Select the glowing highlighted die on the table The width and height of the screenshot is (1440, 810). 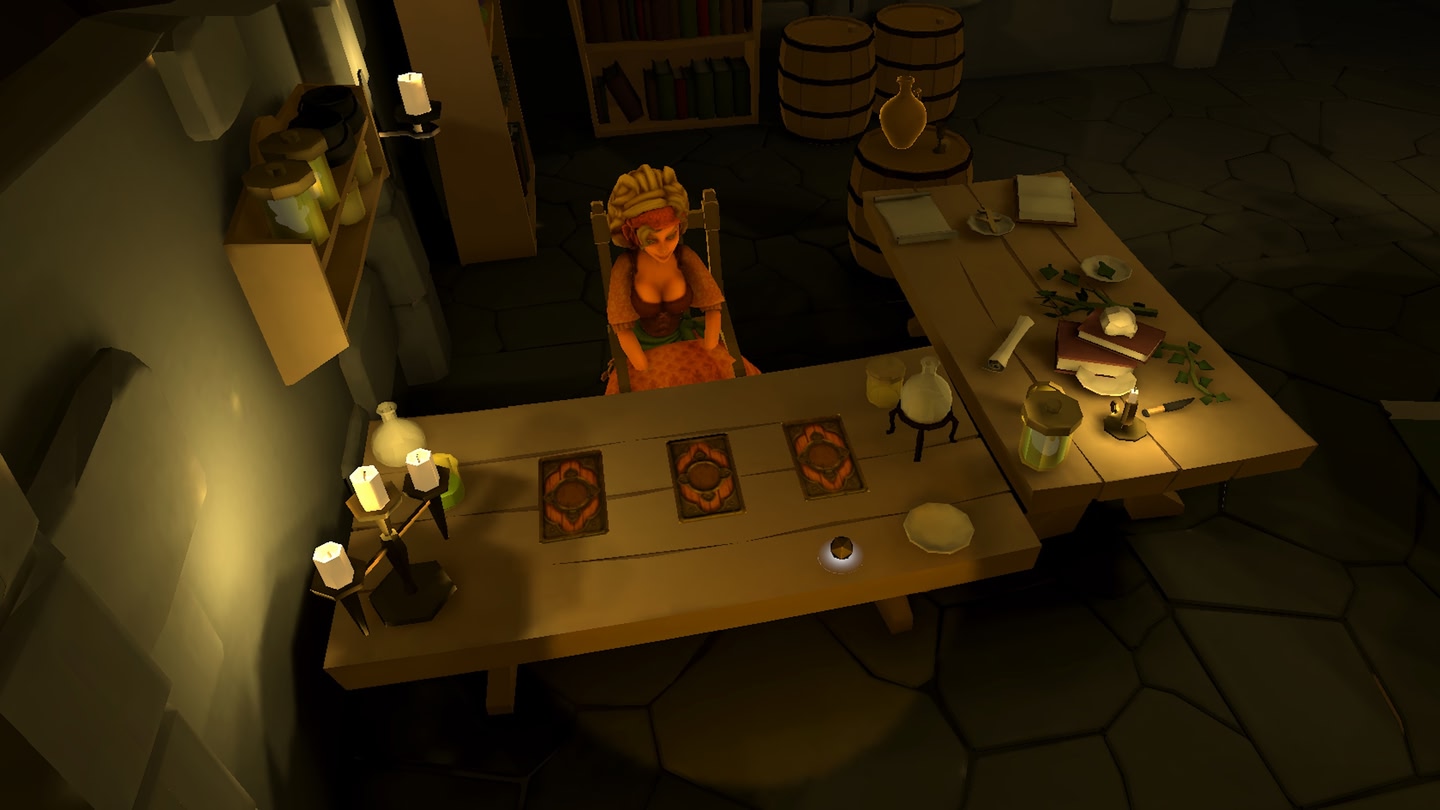[841, 549]
